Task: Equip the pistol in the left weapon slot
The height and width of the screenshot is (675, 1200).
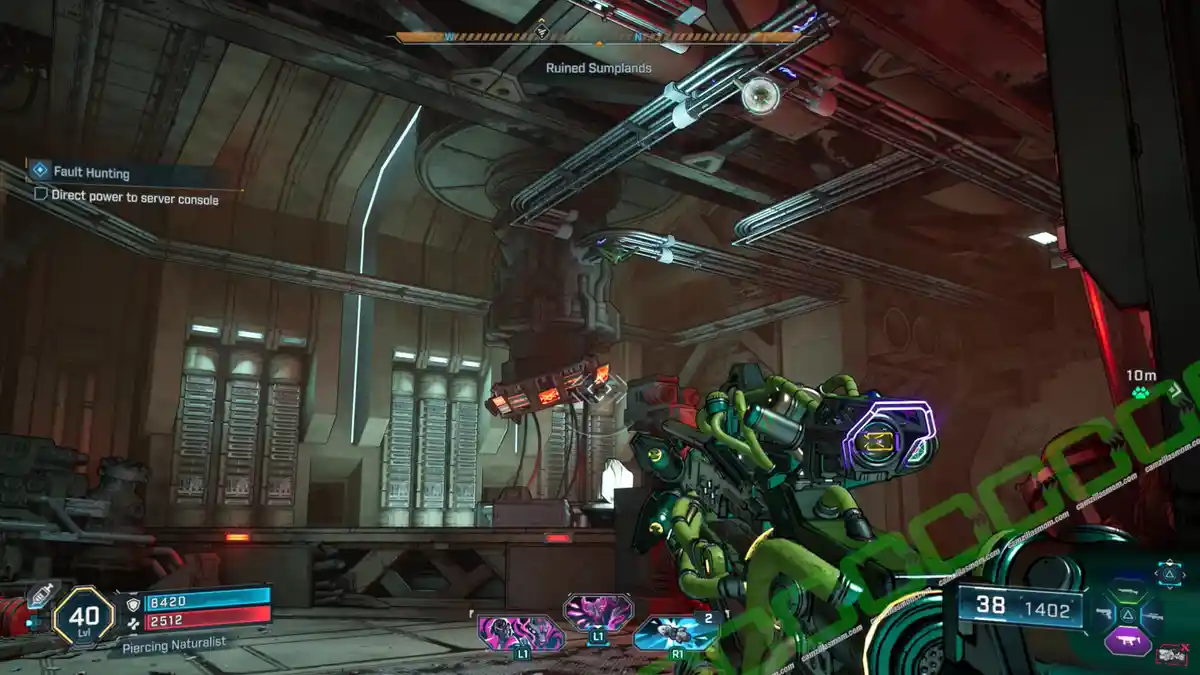Action: point(1103,612)
